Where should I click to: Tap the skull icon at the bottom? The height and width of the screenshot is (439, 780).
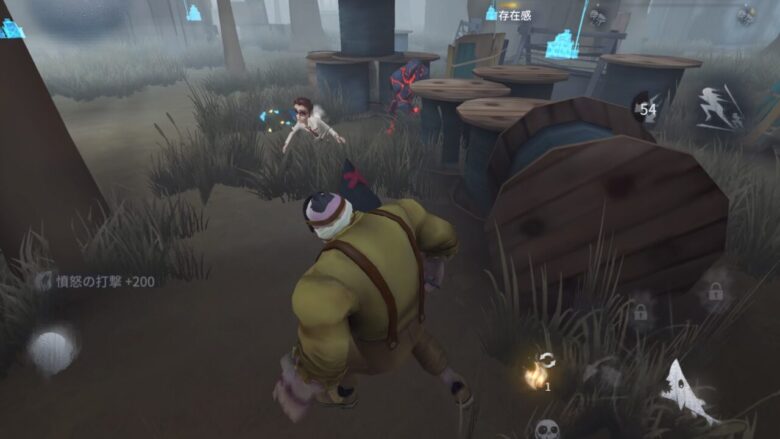click(547, 429)
